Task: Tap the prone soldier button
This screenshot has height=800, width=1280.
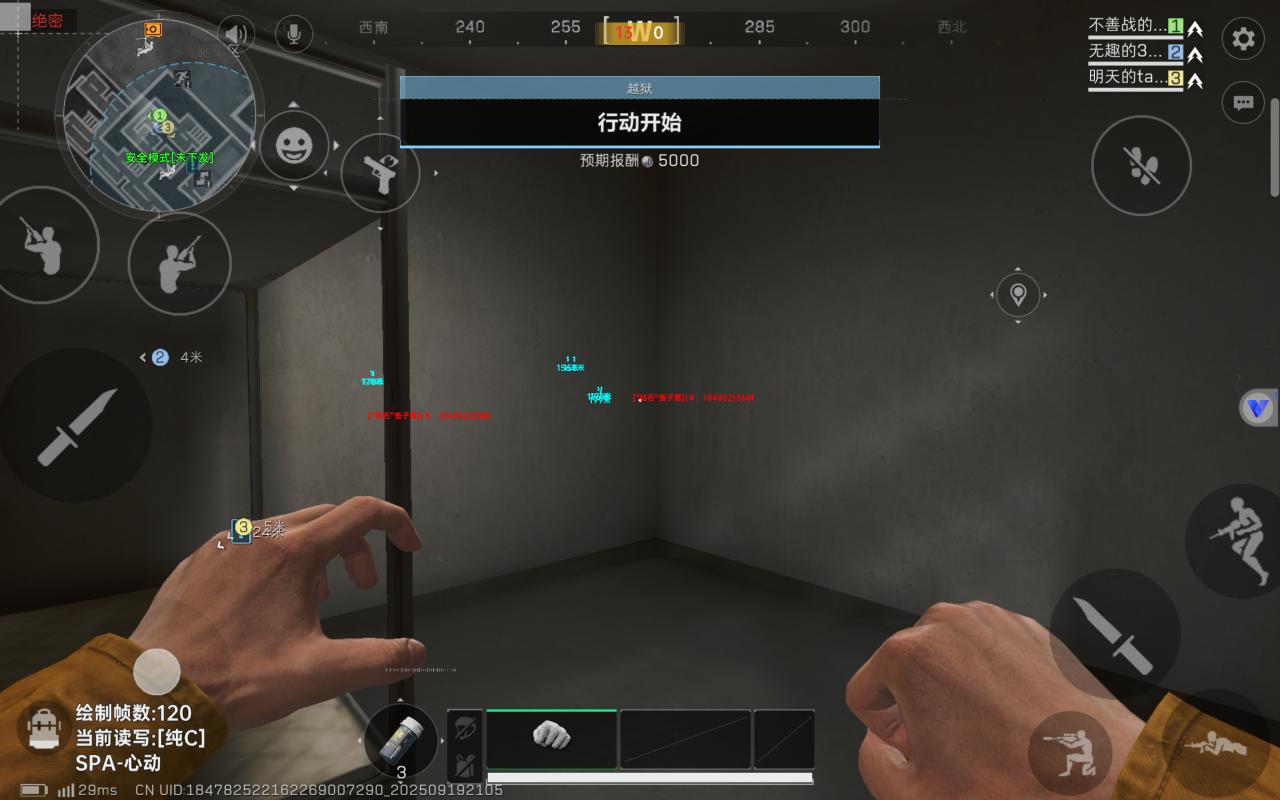Action: click(1216, 746)
